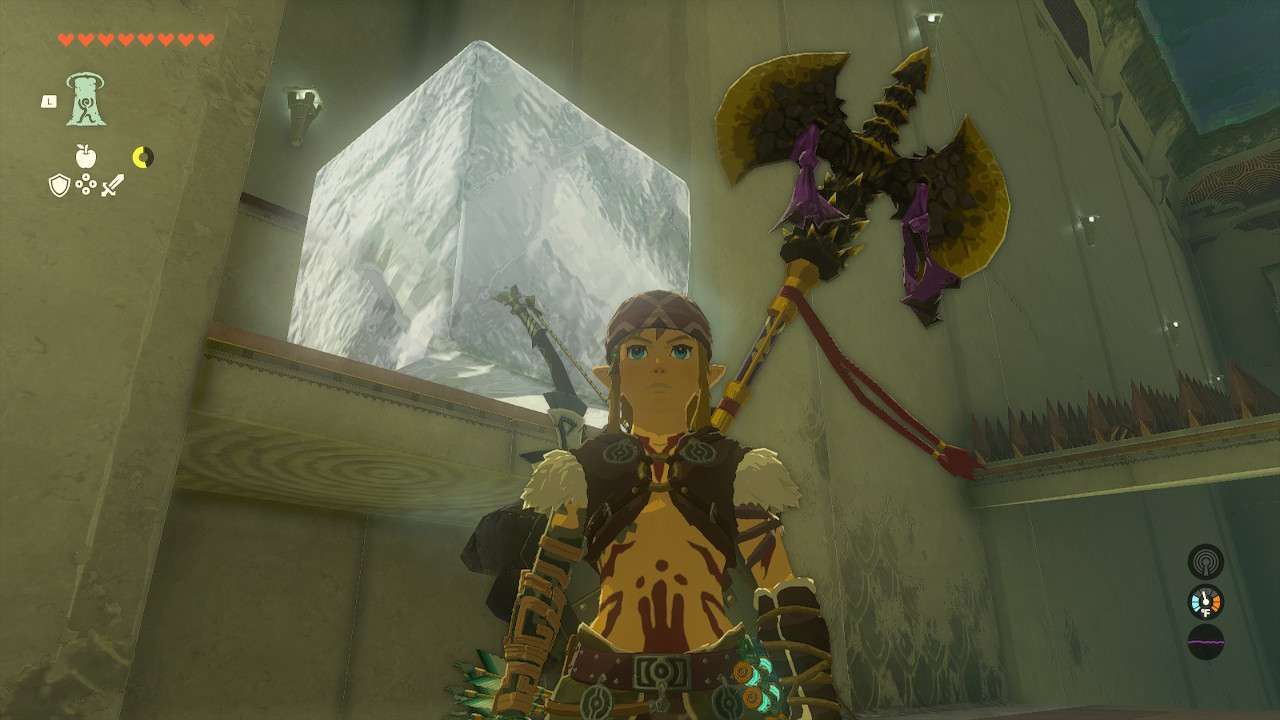Viewport: 1280px width, 720px height.
Task: Select the apple food buff icon
Action: pos(86,156)
